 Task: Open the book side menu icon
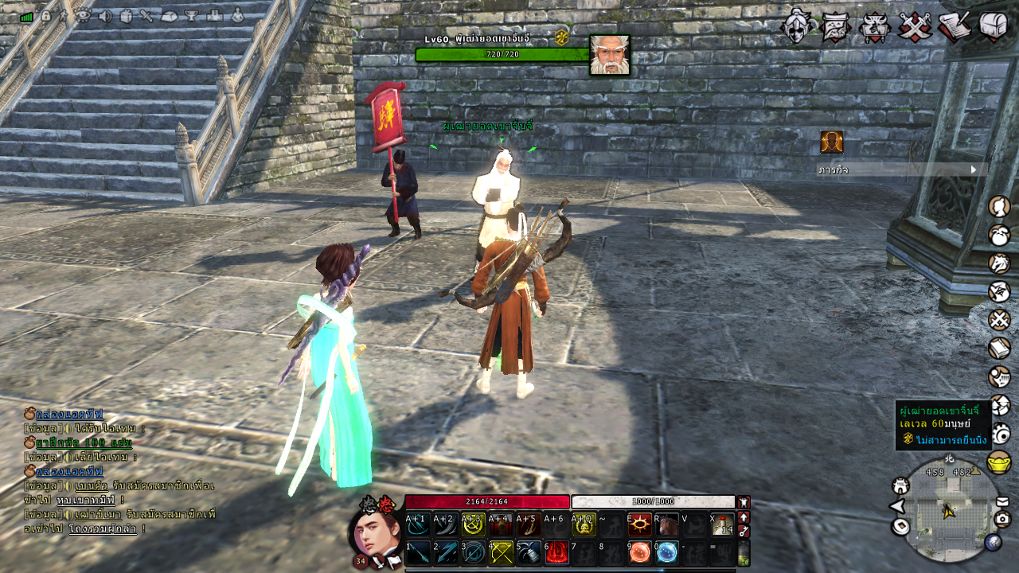pyautogui.click(x=999, y=348)
